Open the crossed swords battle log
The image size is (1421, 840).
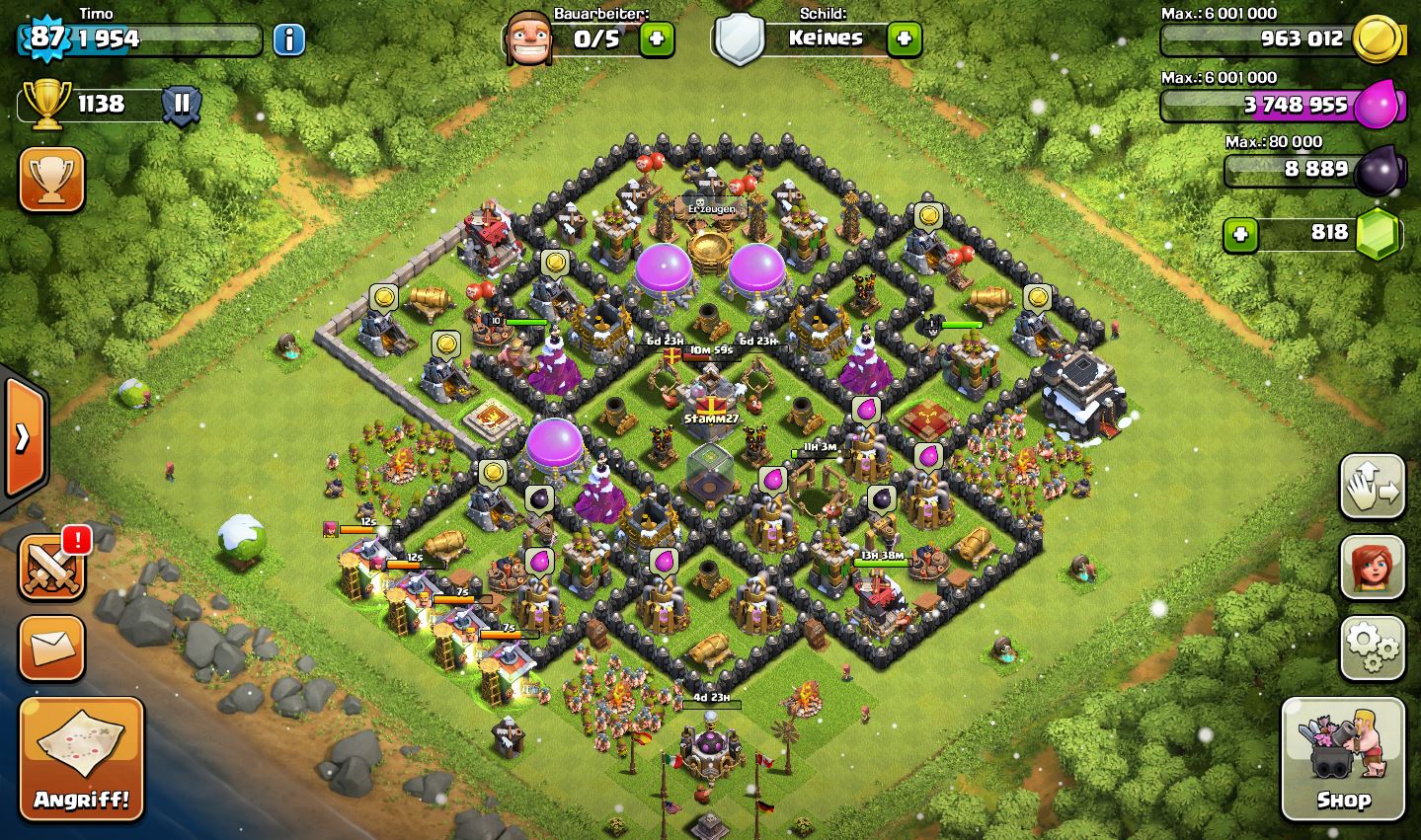(51, 568)
